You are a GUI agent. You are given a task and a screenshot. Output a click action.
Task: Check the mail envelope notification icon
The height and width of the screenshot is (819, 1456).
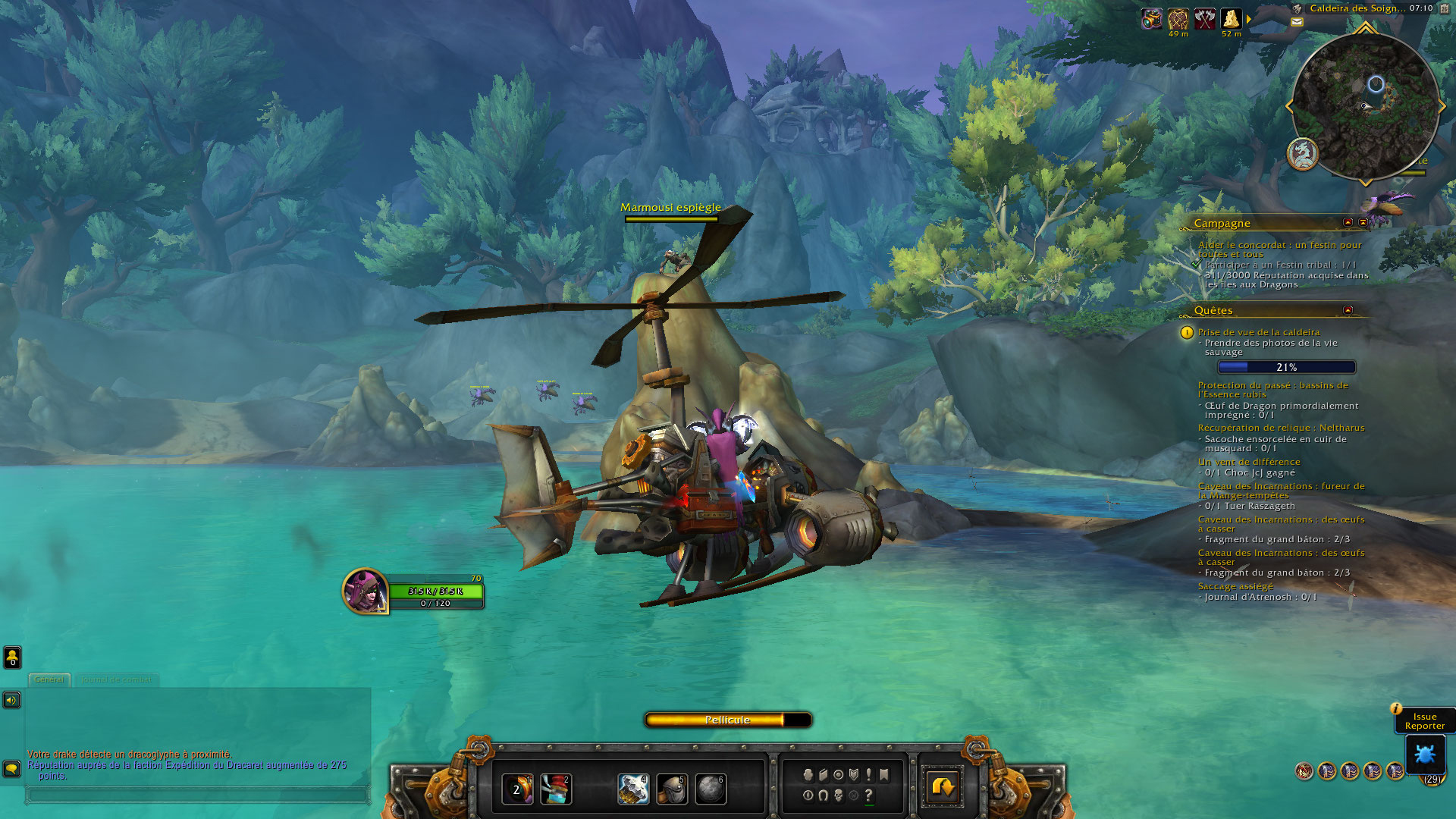[x=1297, y=22]
